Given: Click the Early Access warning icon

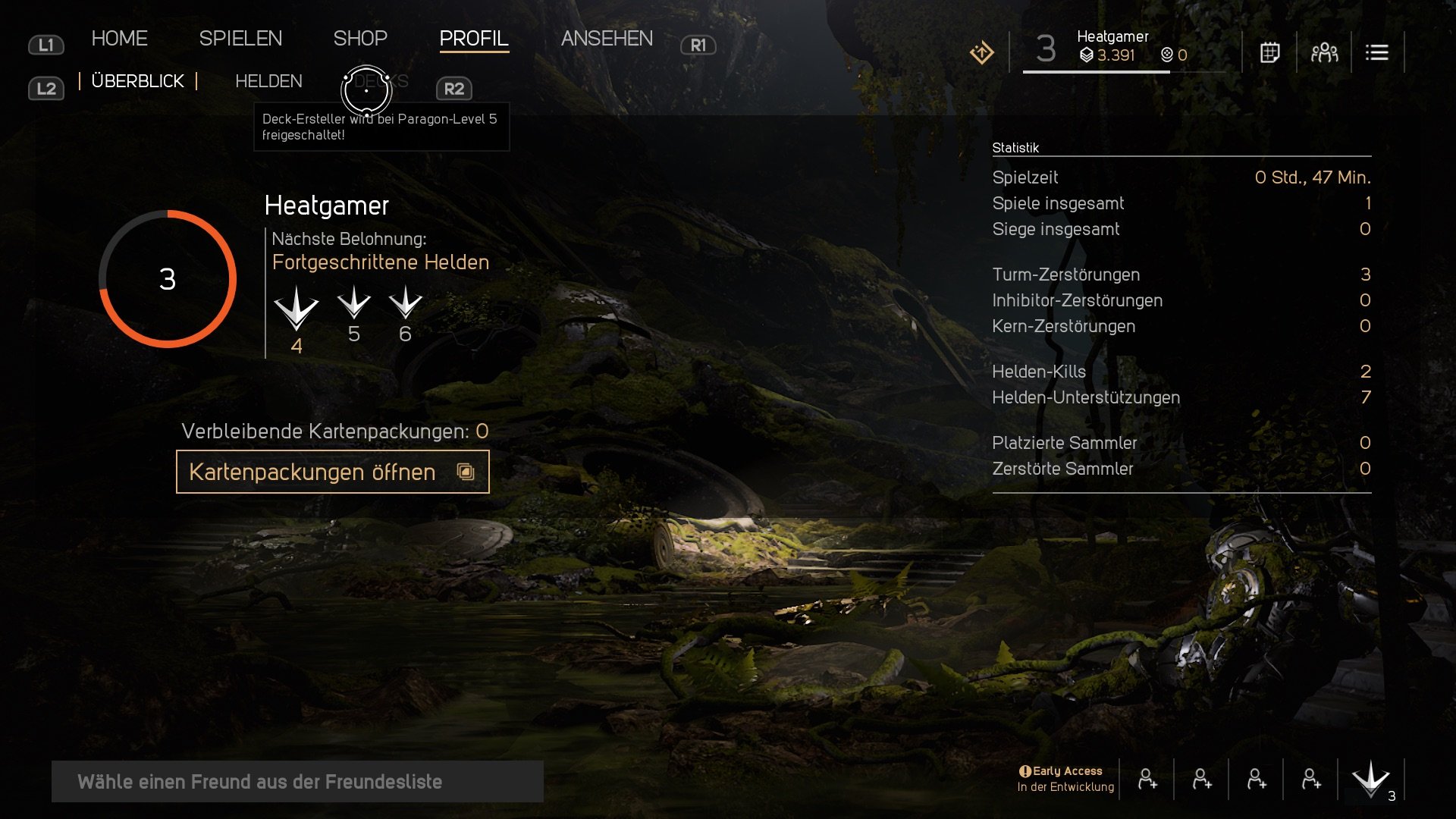Looking at the screenshot, I should click(1025, 770).
